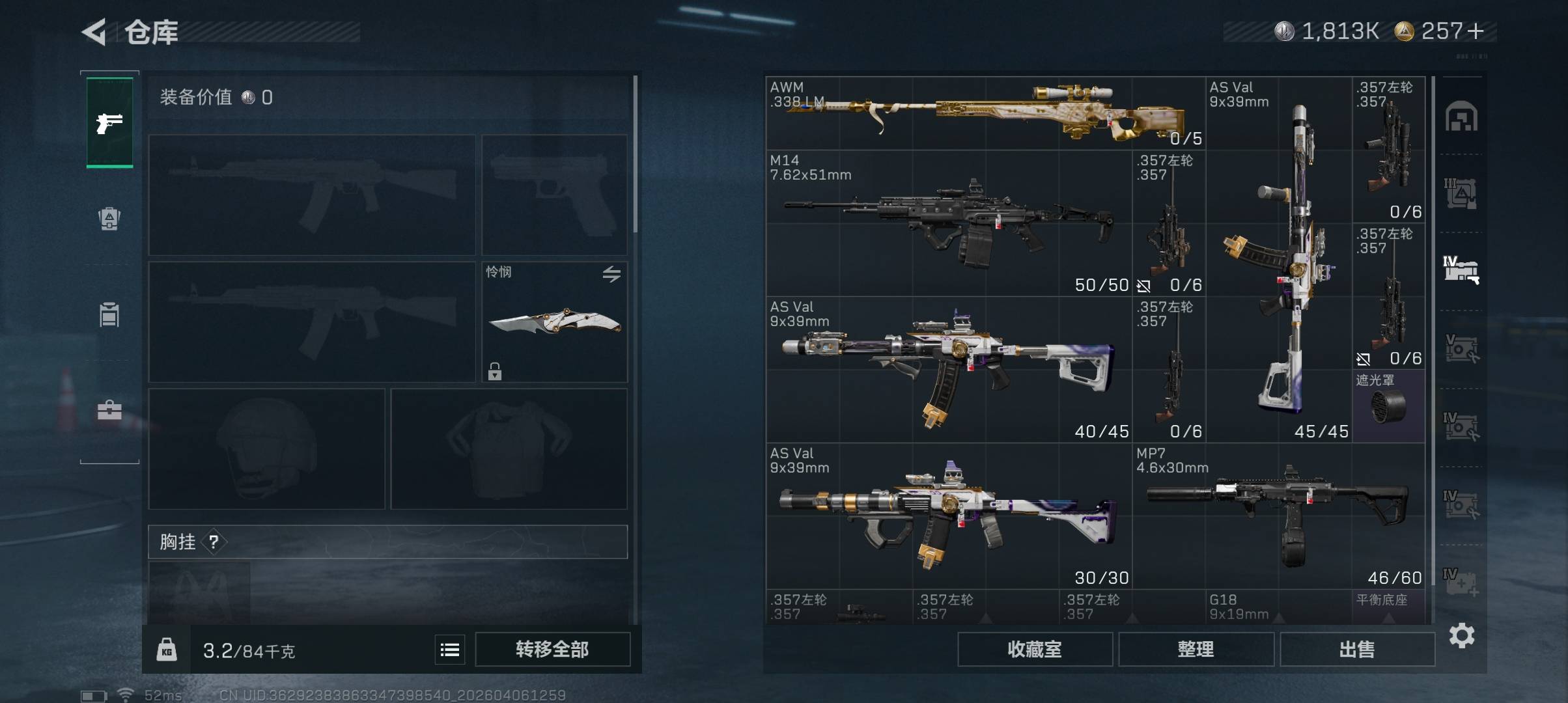Add gold currency with the plus
This screenshot has width=1568, height=703.
1476,31
